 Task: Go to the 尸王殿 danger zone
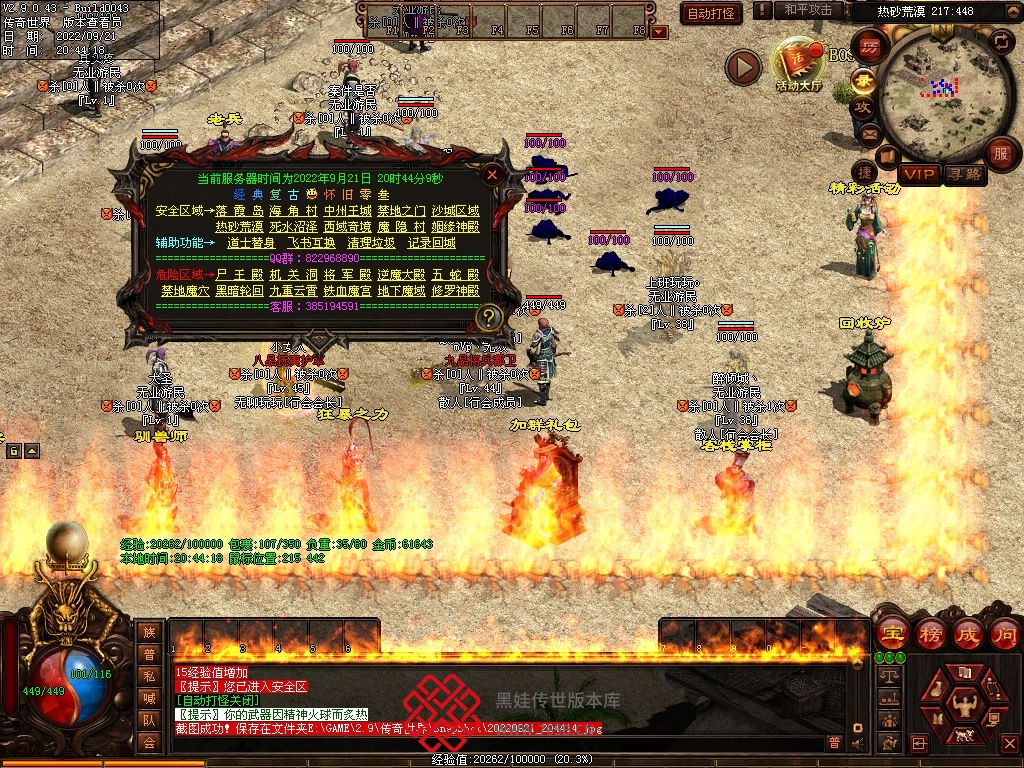click(x=238, y=274)
